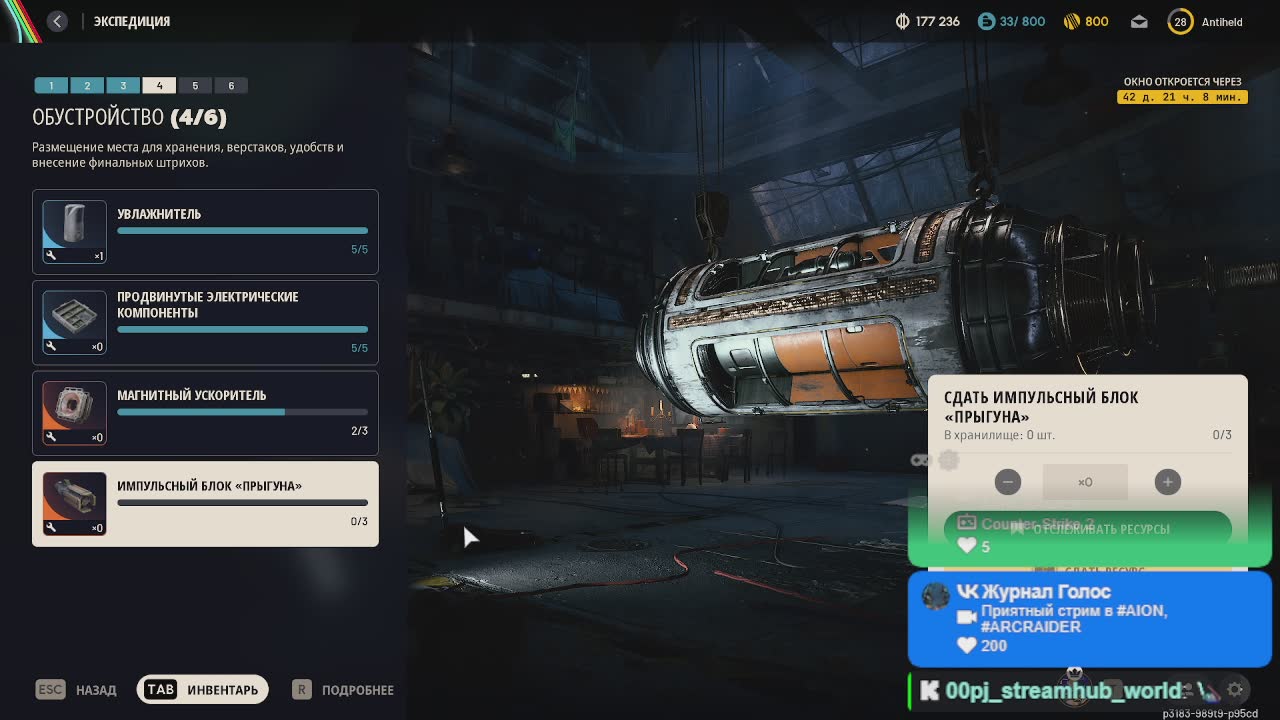
Task: Switch to stage tab 1
Action: (51, 86)
